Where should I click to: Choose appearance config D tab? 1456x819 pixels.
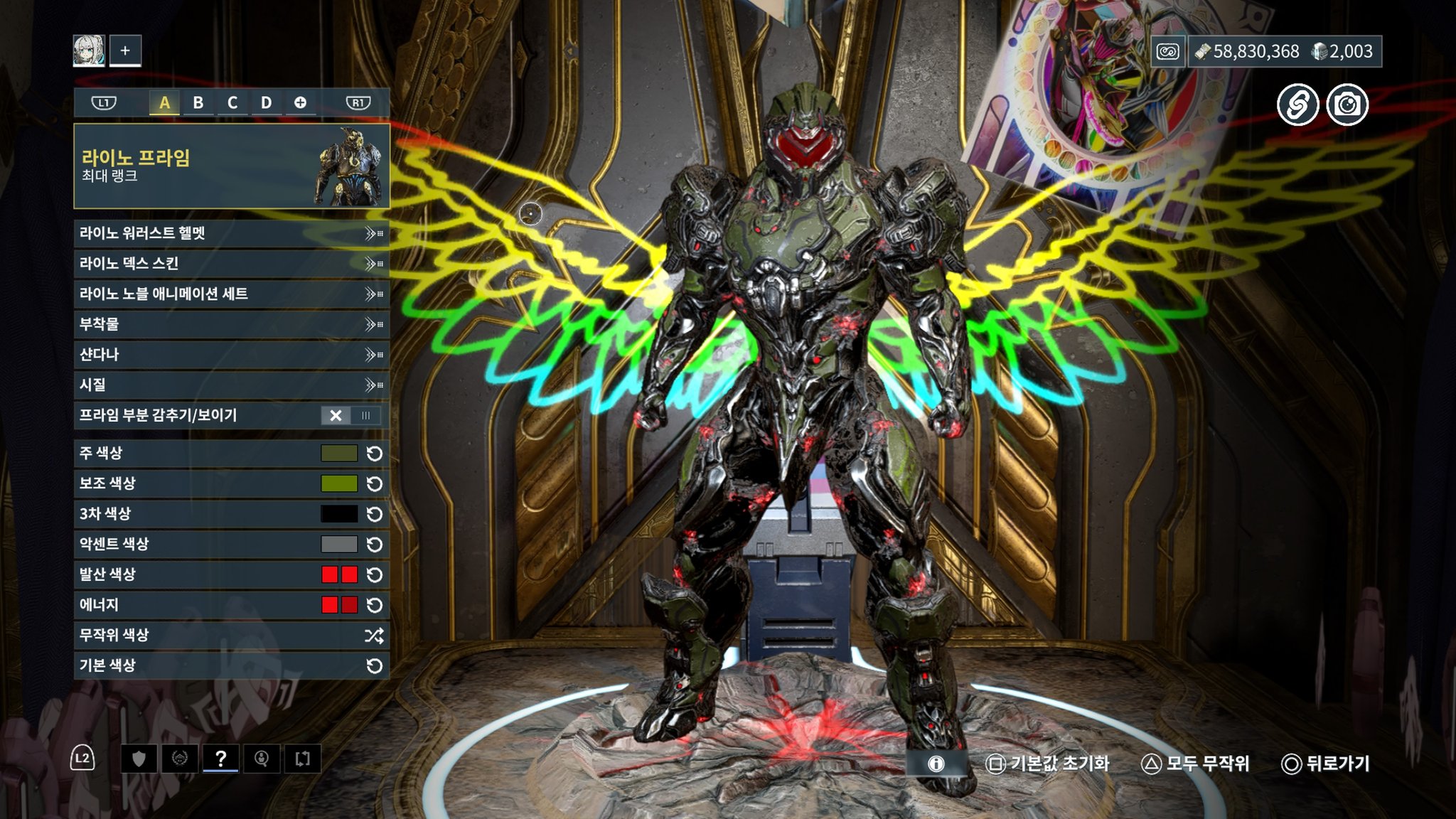tap(266, 103)
